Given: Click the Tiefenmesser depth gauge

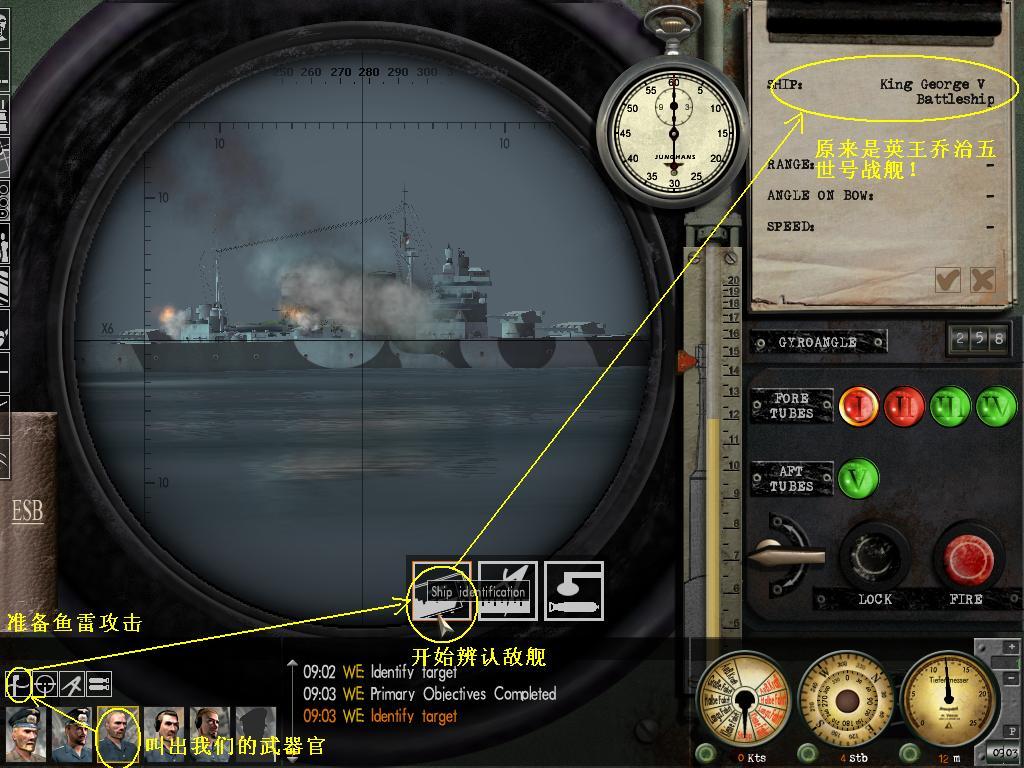Looking at the screenshot, I should point(948,700).
